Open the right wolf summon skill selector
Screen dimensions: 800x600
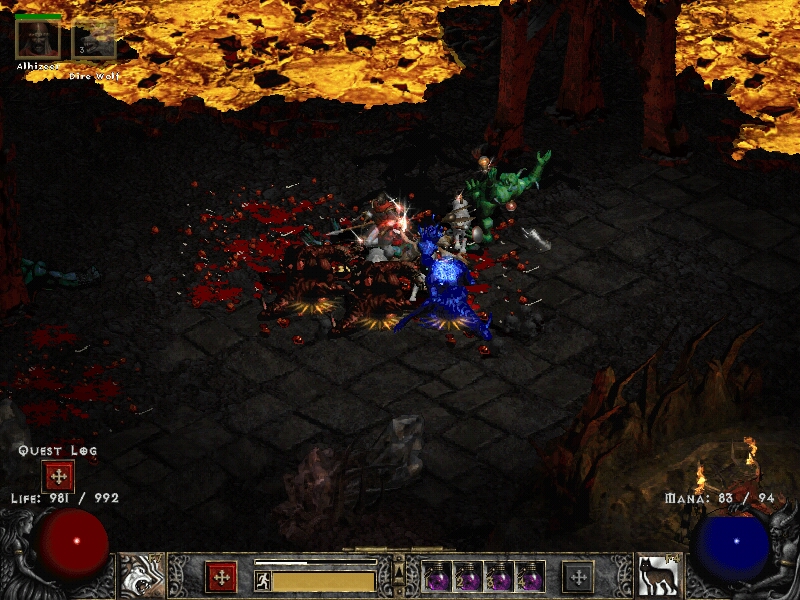(658, 576)
